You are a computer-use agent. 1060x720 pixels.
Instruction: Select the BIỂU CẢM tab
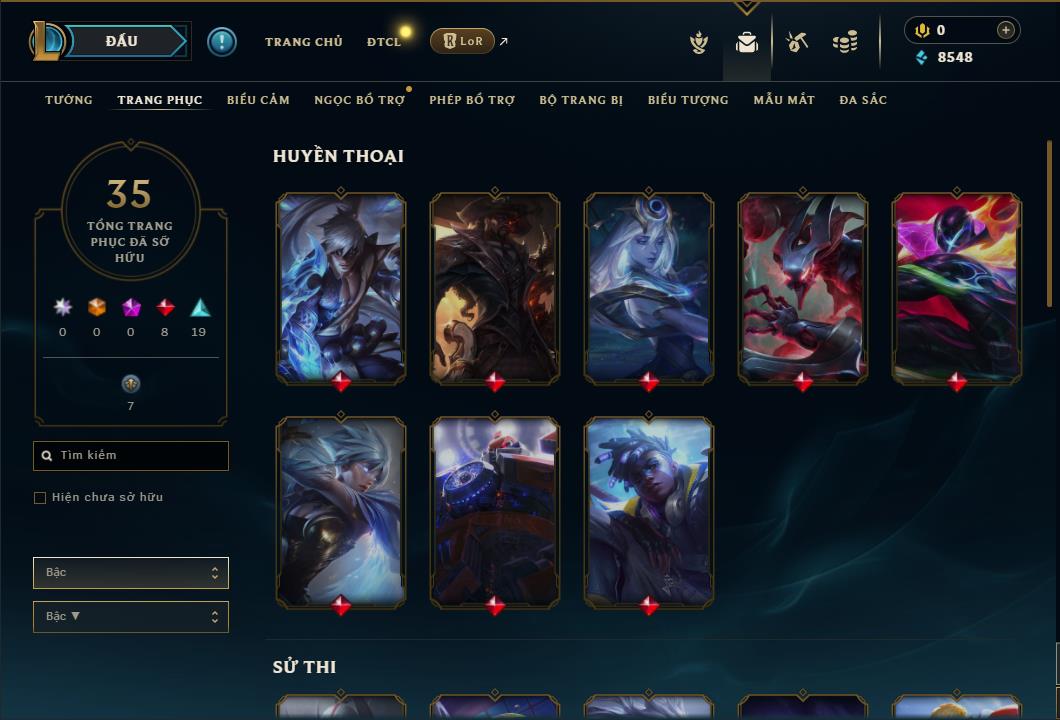pos(258,100)
